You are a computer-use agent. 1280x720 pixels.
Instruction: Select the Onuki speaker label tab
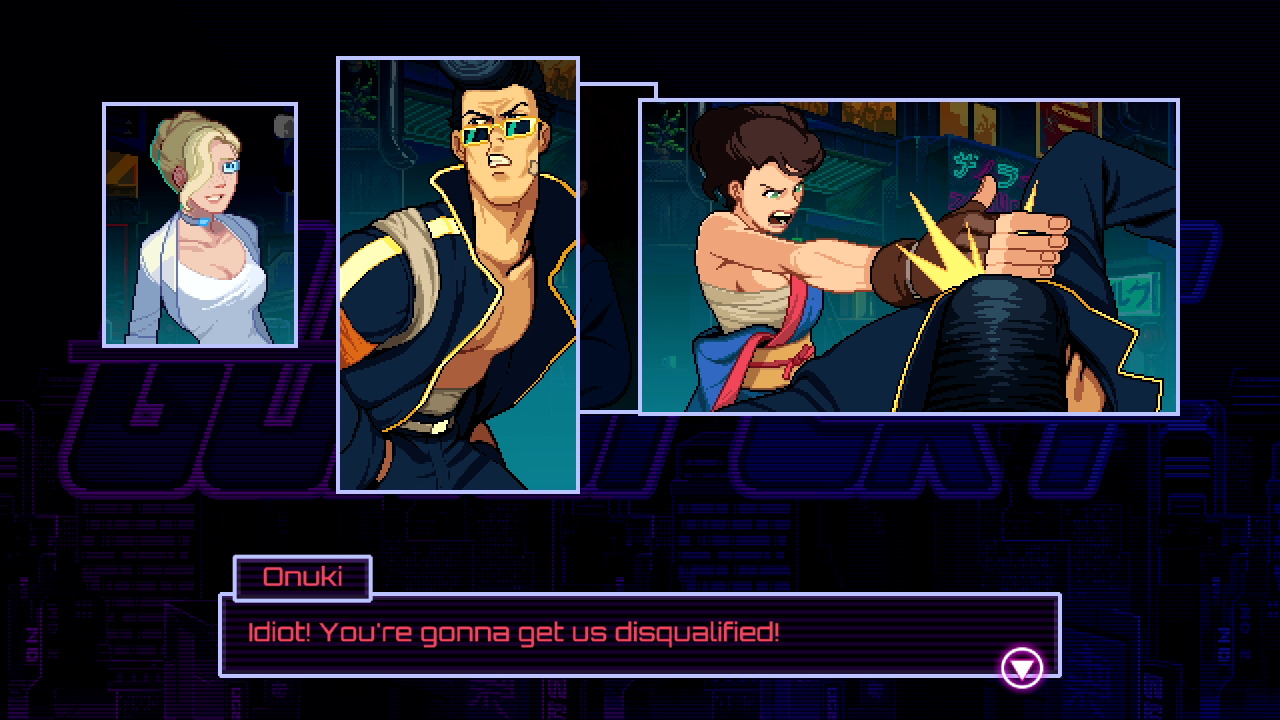click(x=302, y=578)
